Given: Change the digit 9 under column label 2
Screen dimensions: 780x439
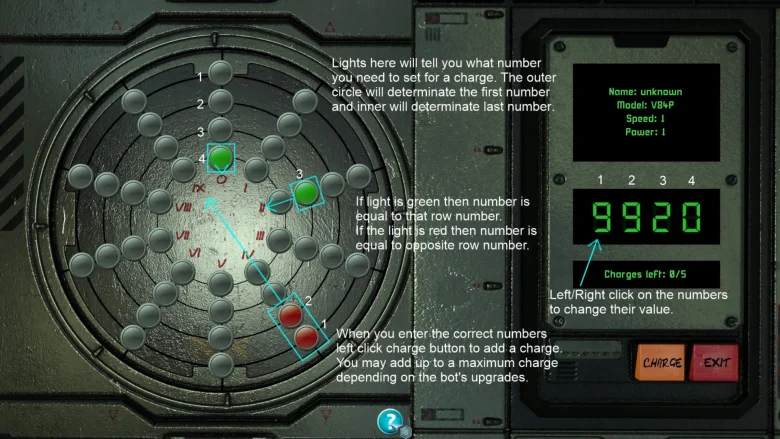Looking at the screenshot, I should 633,217.
